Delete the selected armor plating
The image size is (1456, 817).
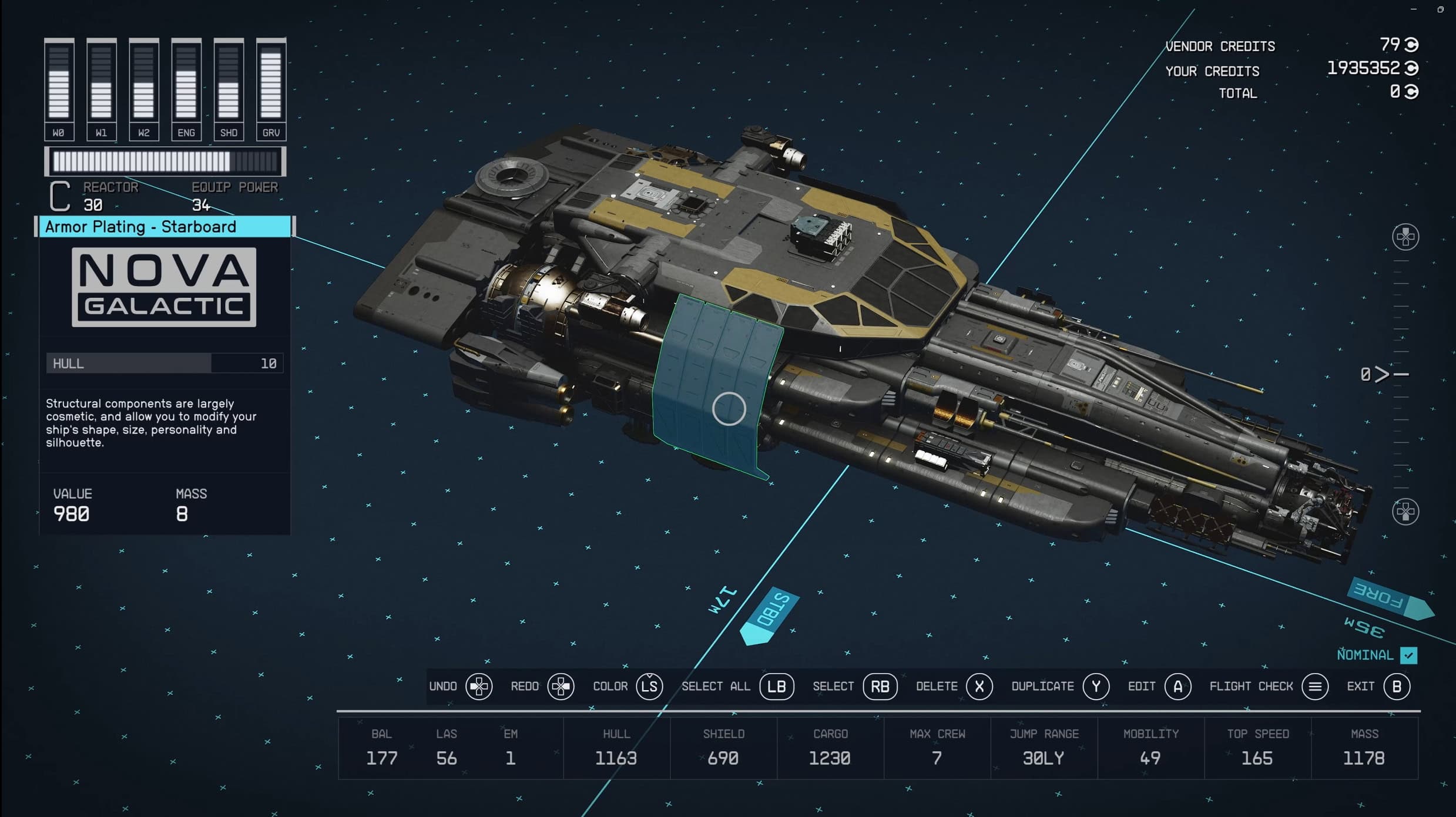(979, 686)
